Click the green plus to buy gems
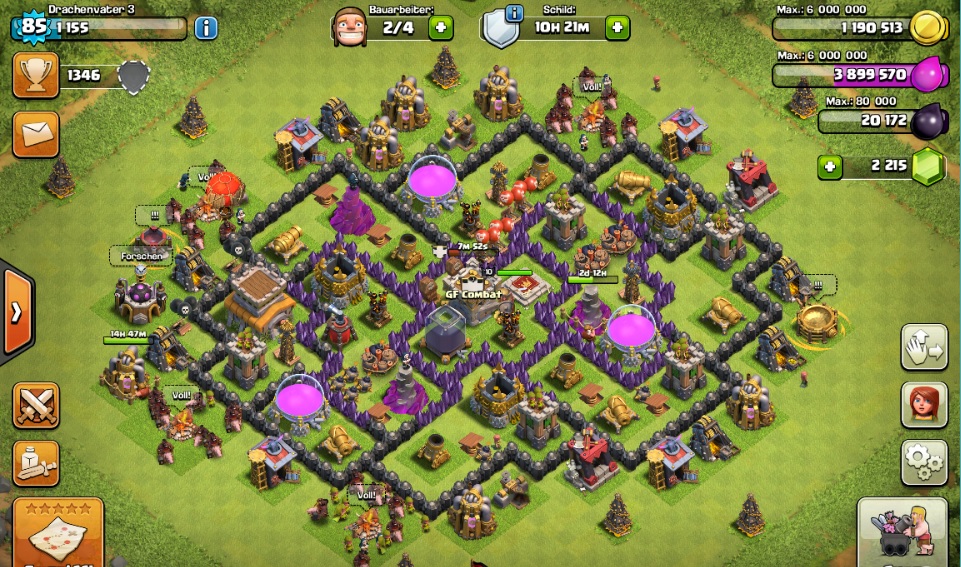The height and width of the screenshot is (567, 961). [x=829, y=166]
